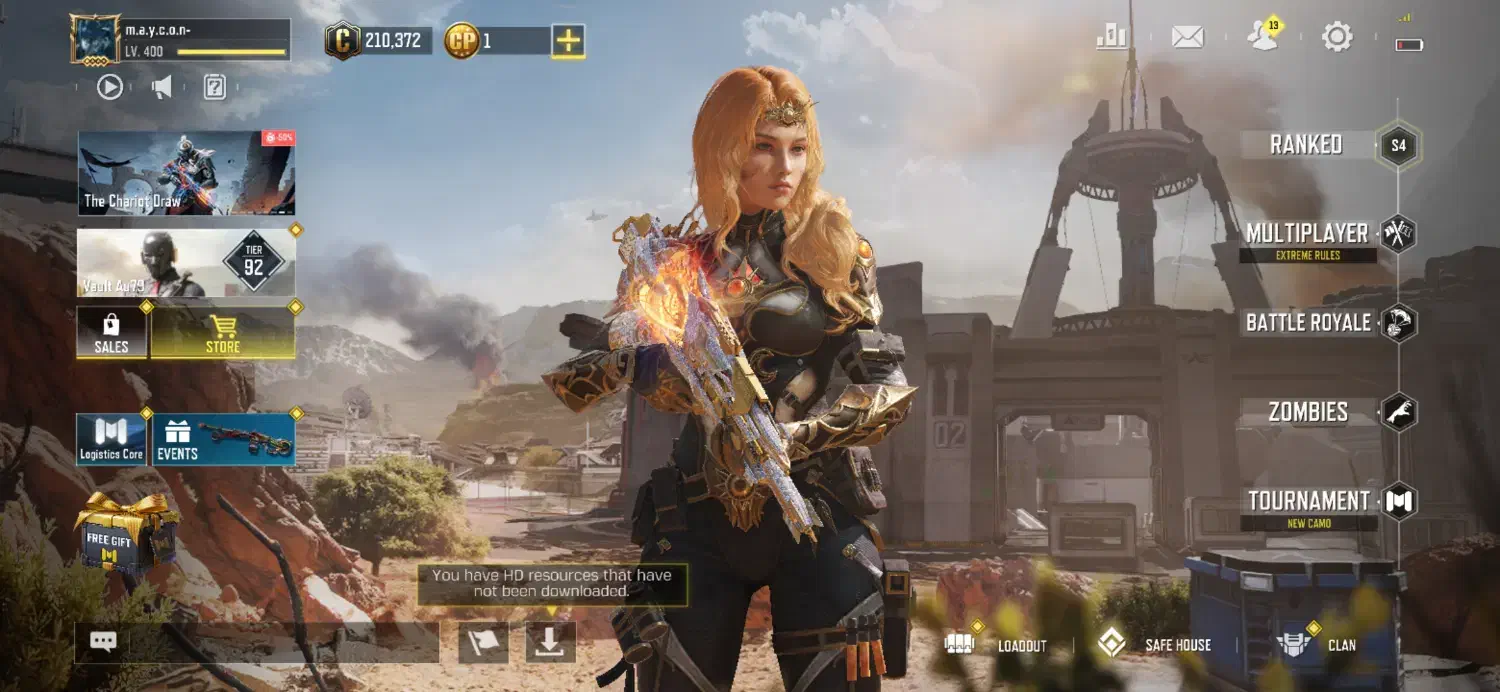Download HD resources with the download button
The image size is (1500, 692).
click(x=550, y=642)
